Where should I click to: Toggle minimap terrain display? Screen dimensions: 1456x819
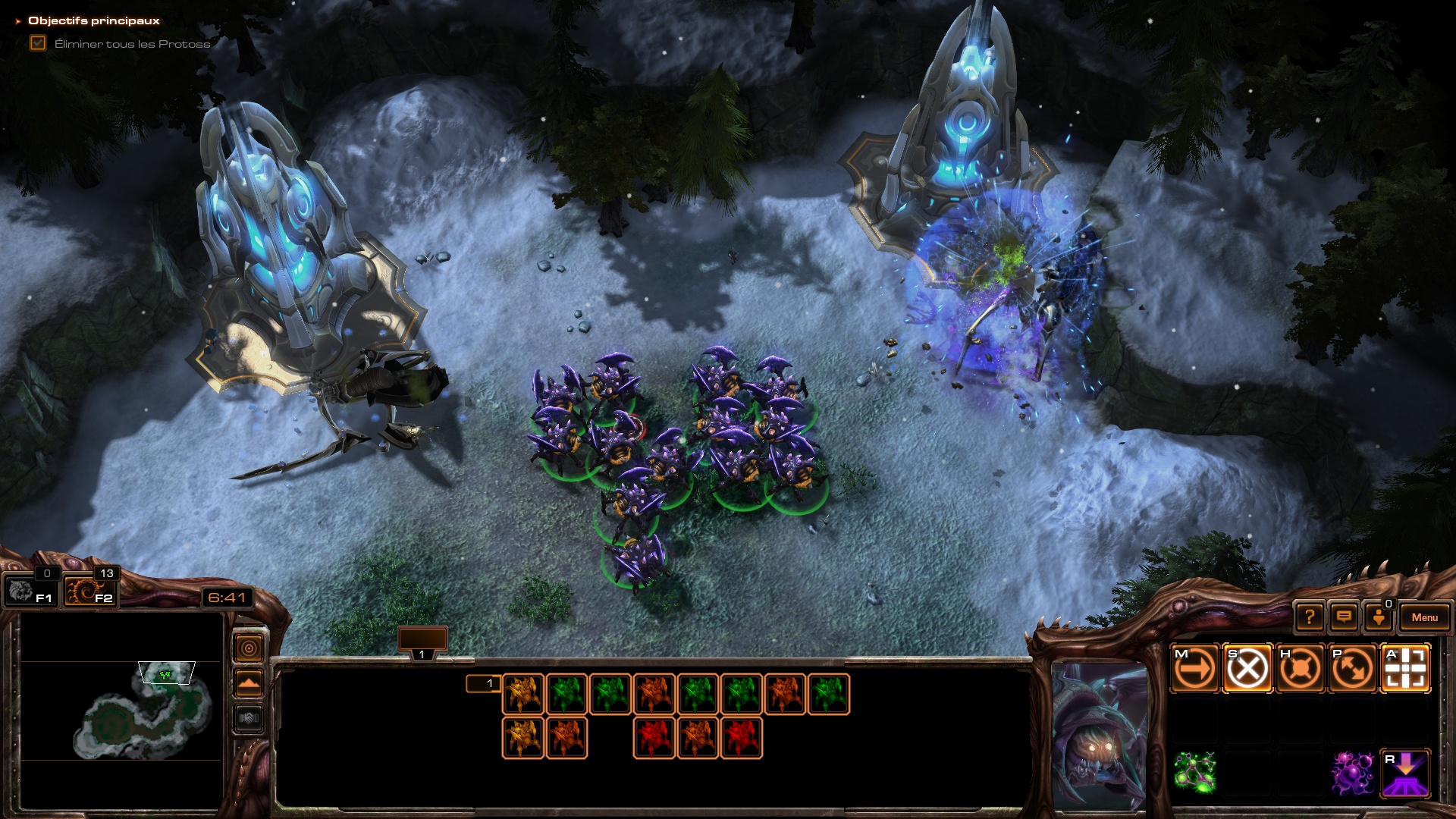[249, 683]
